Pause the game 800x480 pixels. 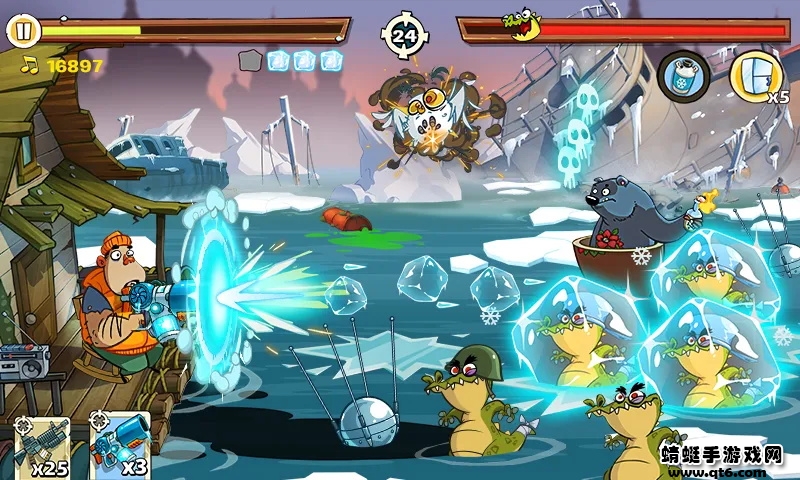tap(23, 31)
